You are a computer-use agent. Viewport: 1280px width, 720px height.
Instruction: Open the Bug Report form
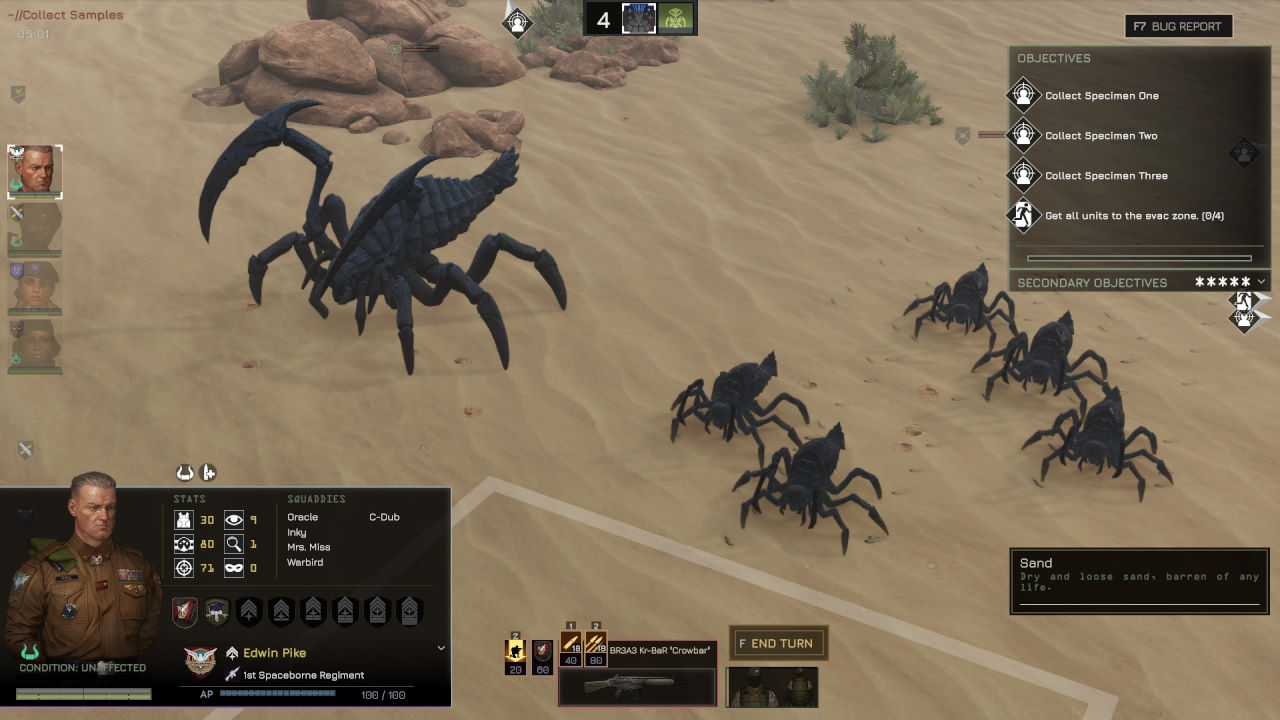(1178, 26)
